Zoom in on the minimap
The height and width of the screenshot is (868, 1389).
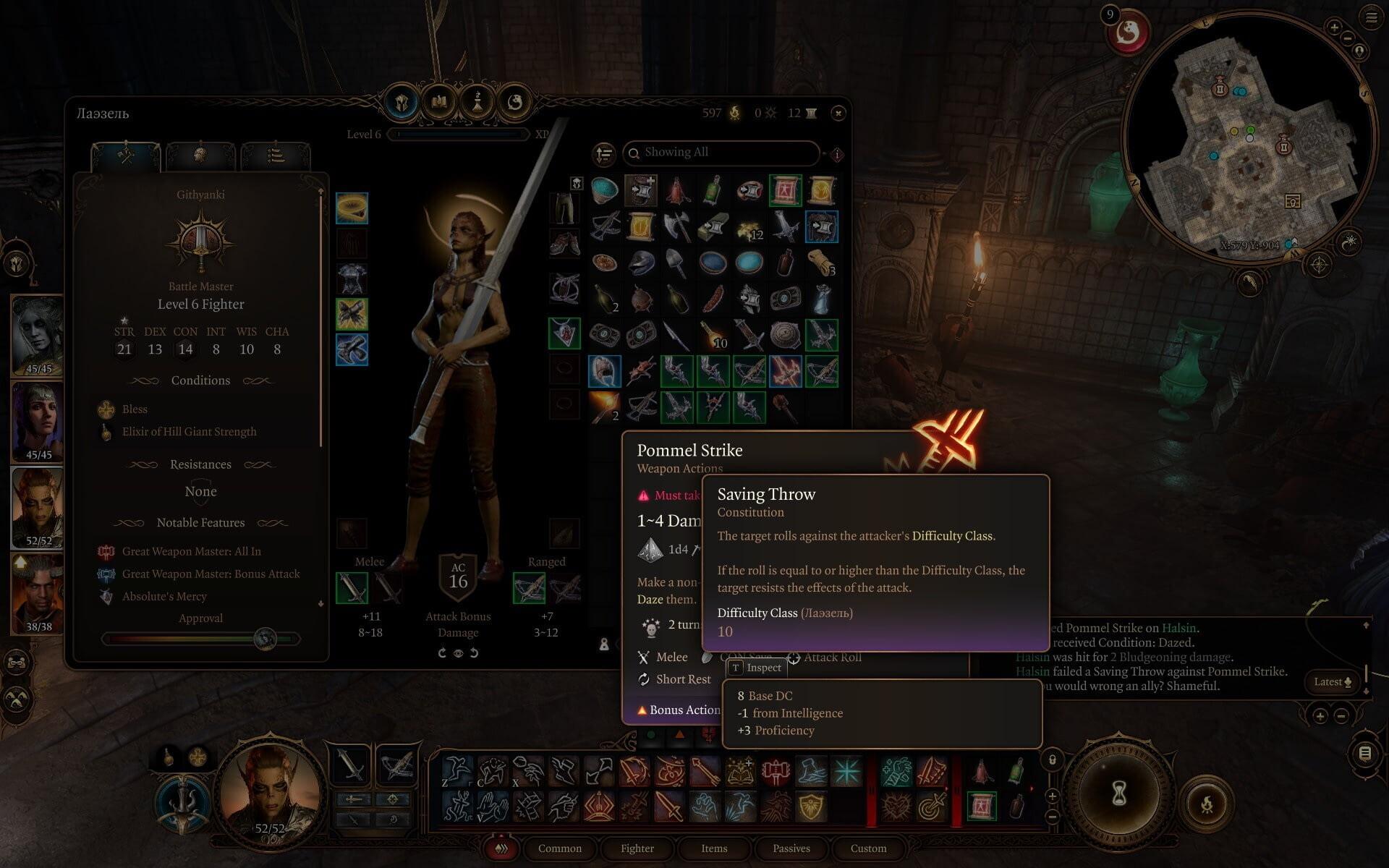[x=1334, y=28]
